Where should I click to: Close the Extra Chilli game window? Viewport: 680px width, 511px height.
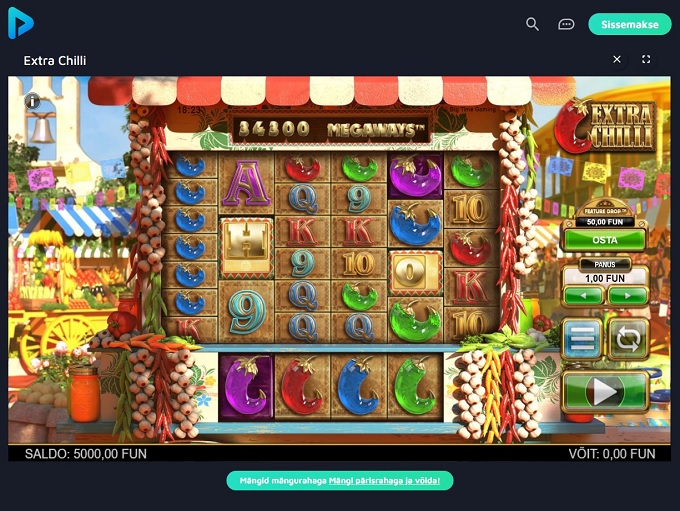tap(617, 60)
